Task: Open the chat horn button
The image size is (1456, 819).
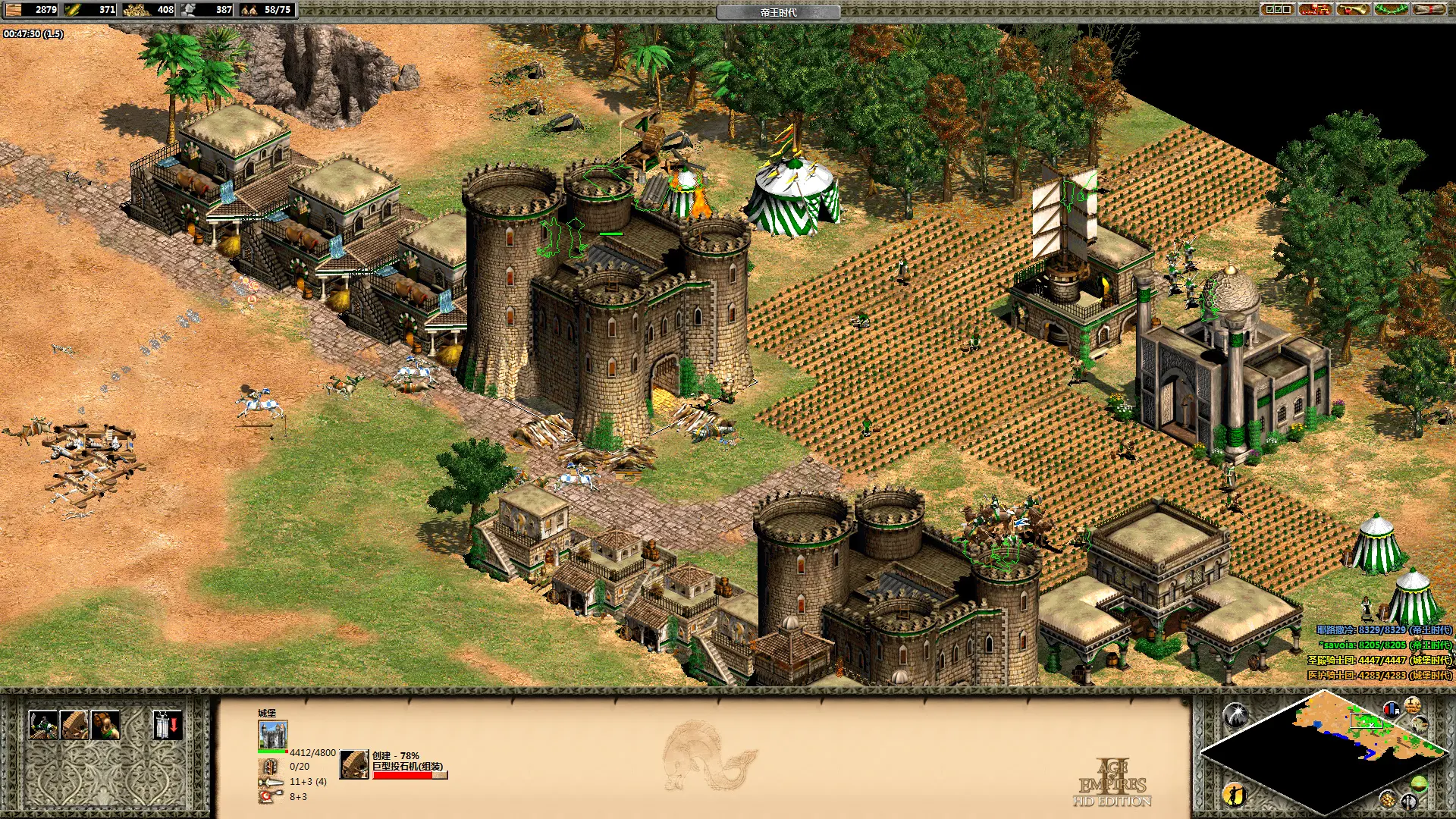Action: tap(1353, 9)
